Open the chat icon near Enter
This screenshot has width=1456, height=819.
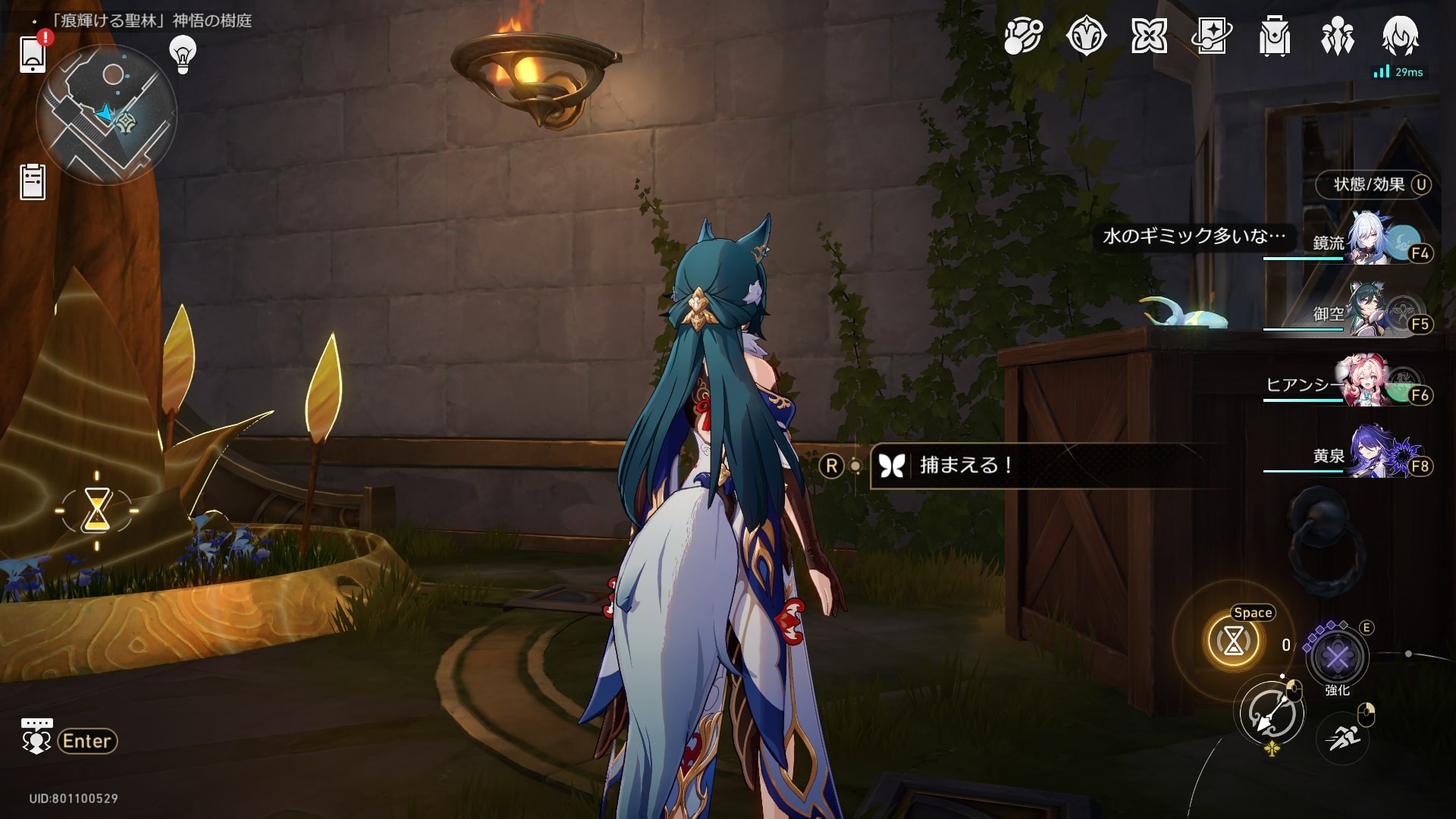pyautogui.click(x=36, y=737)
